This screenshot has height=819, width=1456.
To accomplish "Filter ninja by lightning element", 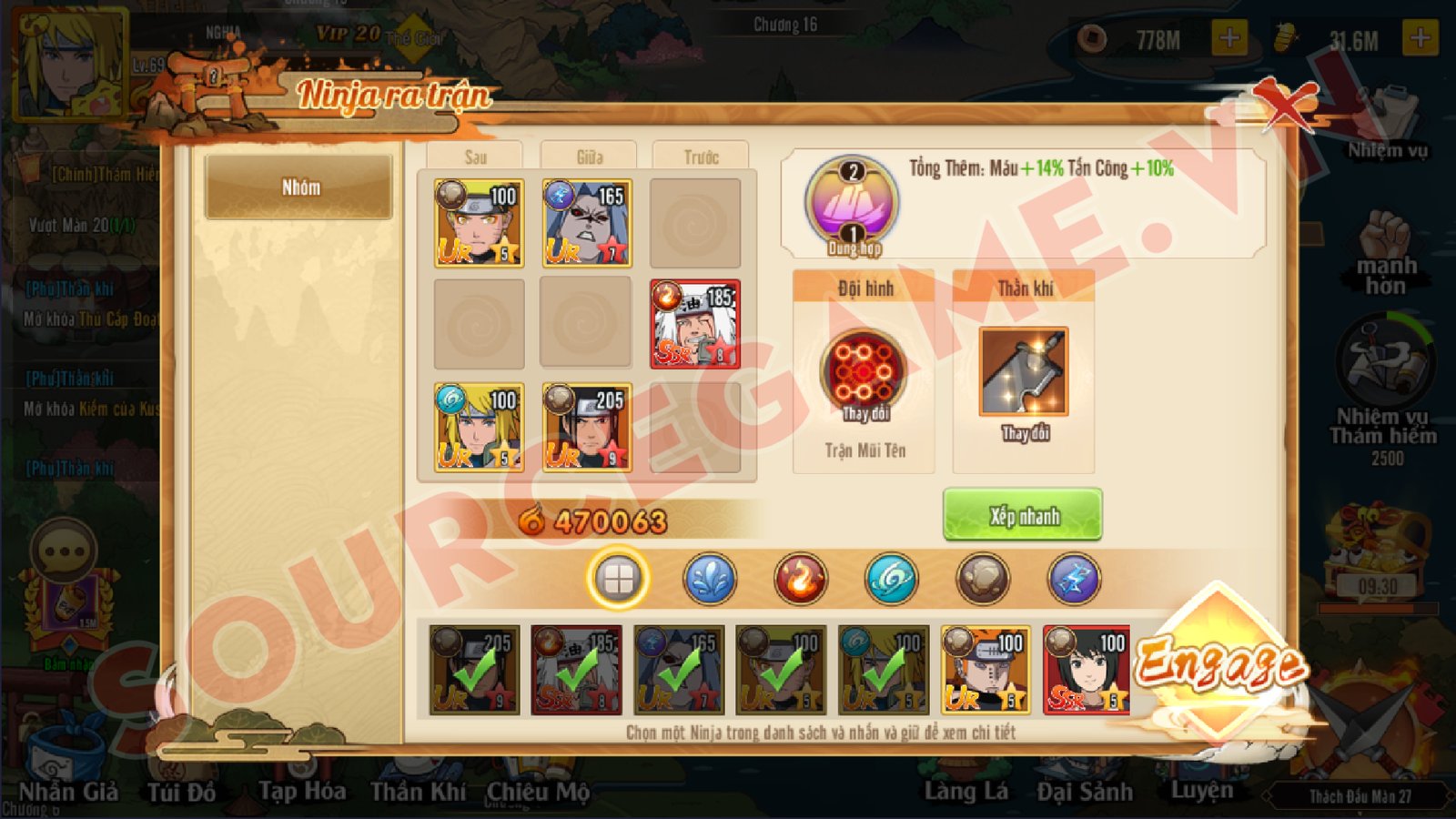I will (x=1074, y=578).
